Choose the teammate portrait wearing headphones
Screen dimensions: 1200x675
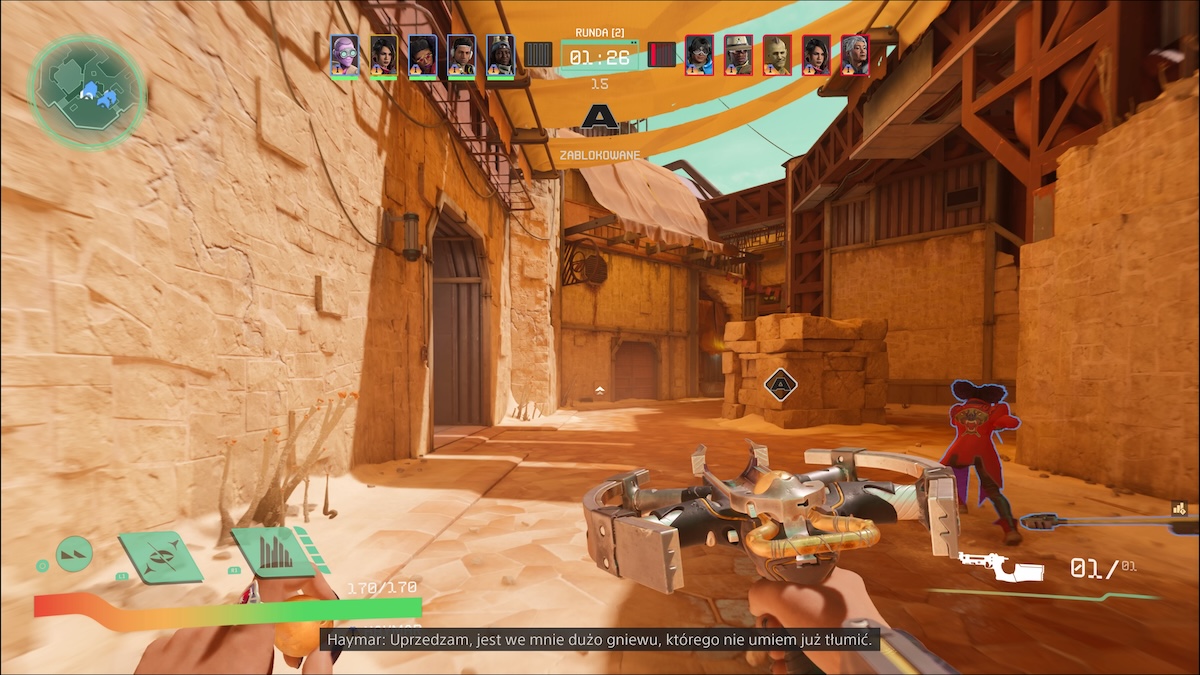tap(422, 55)
